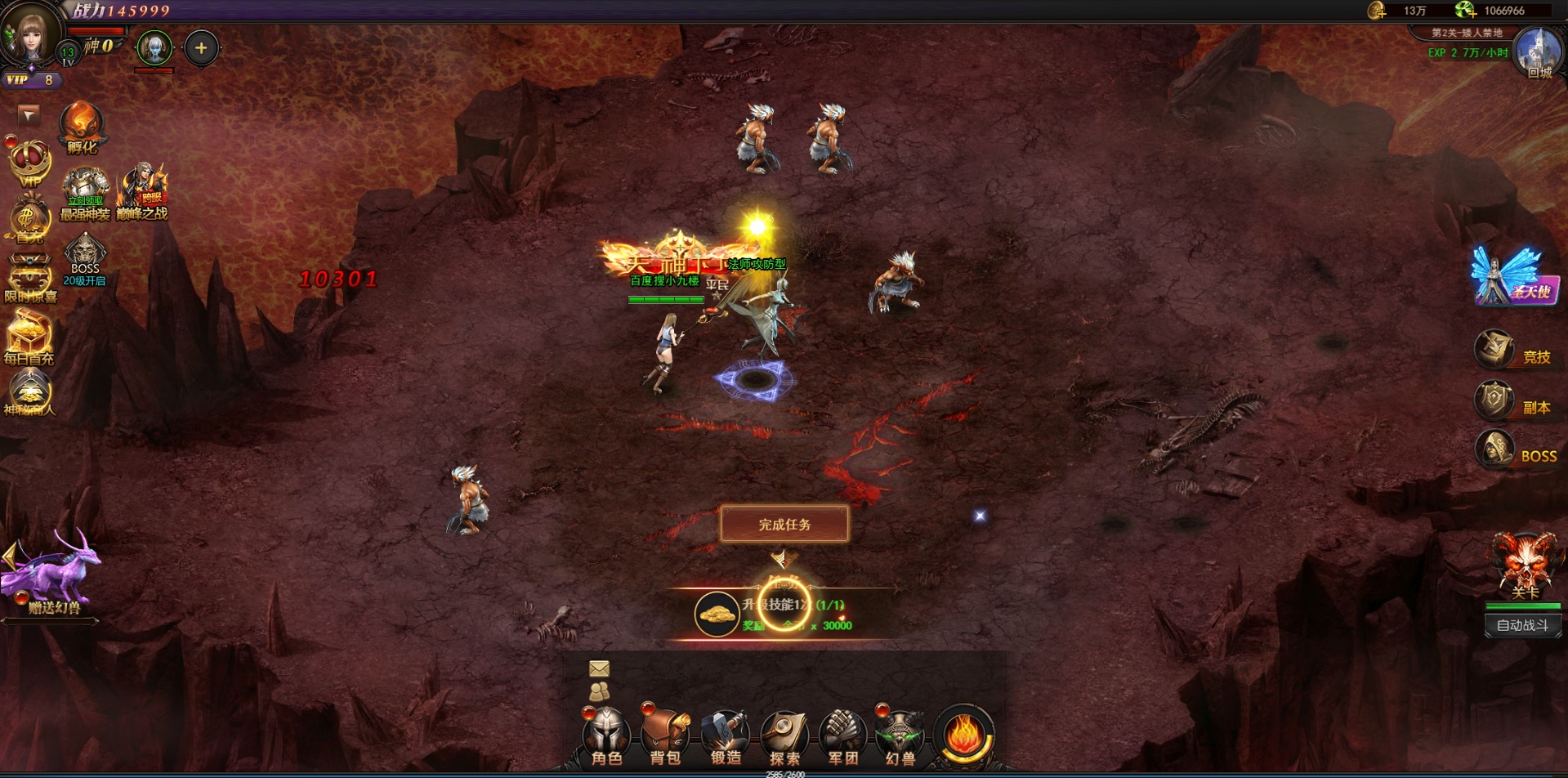Open the 圣天使 holy angel event
The image size is (1568, 778).
pos(1512,277)
